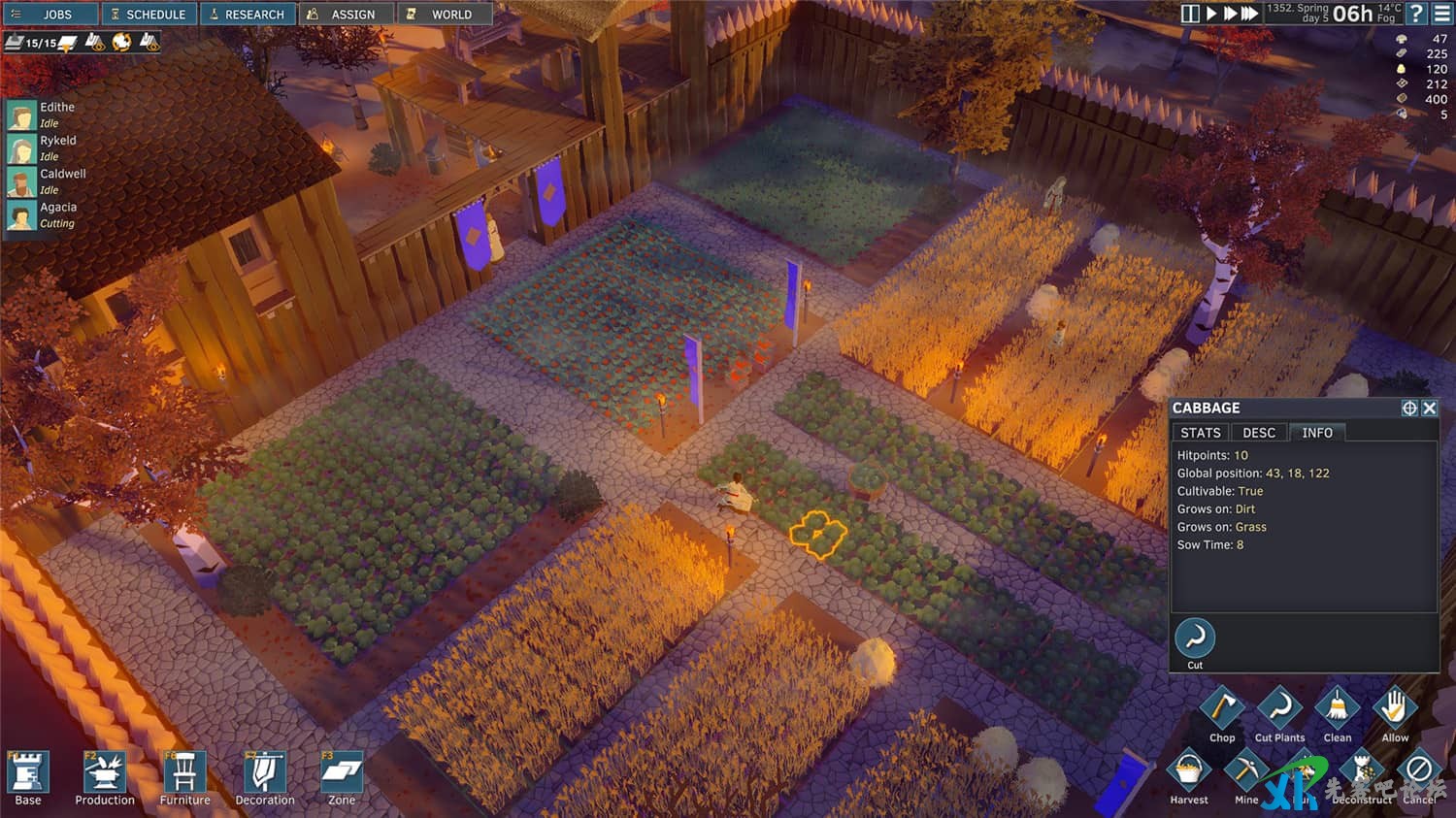Open the Production build category

pyautogui.click(x=105, y=774)
